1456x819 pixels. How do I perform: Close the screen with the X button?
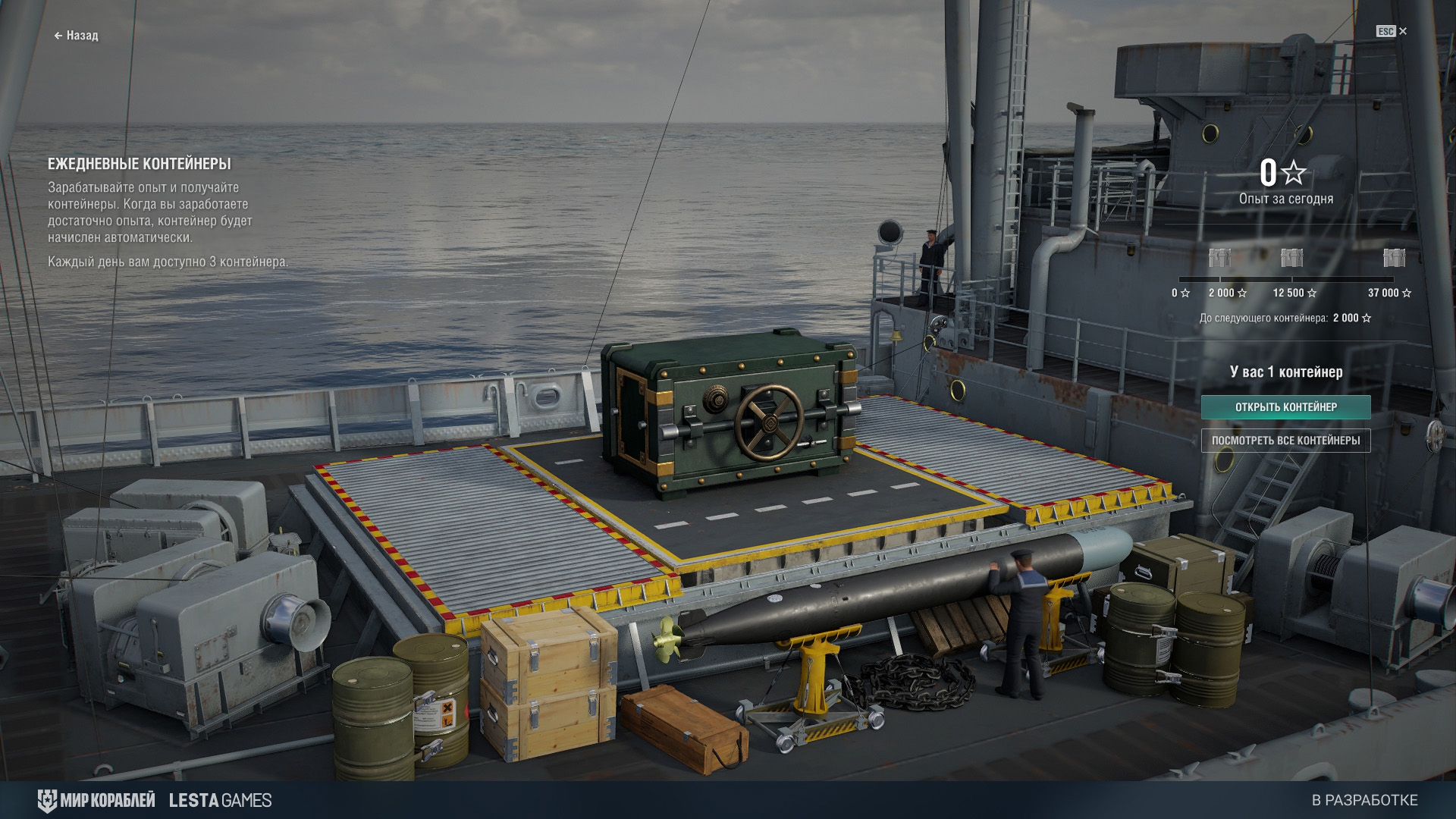[1402, 31]
